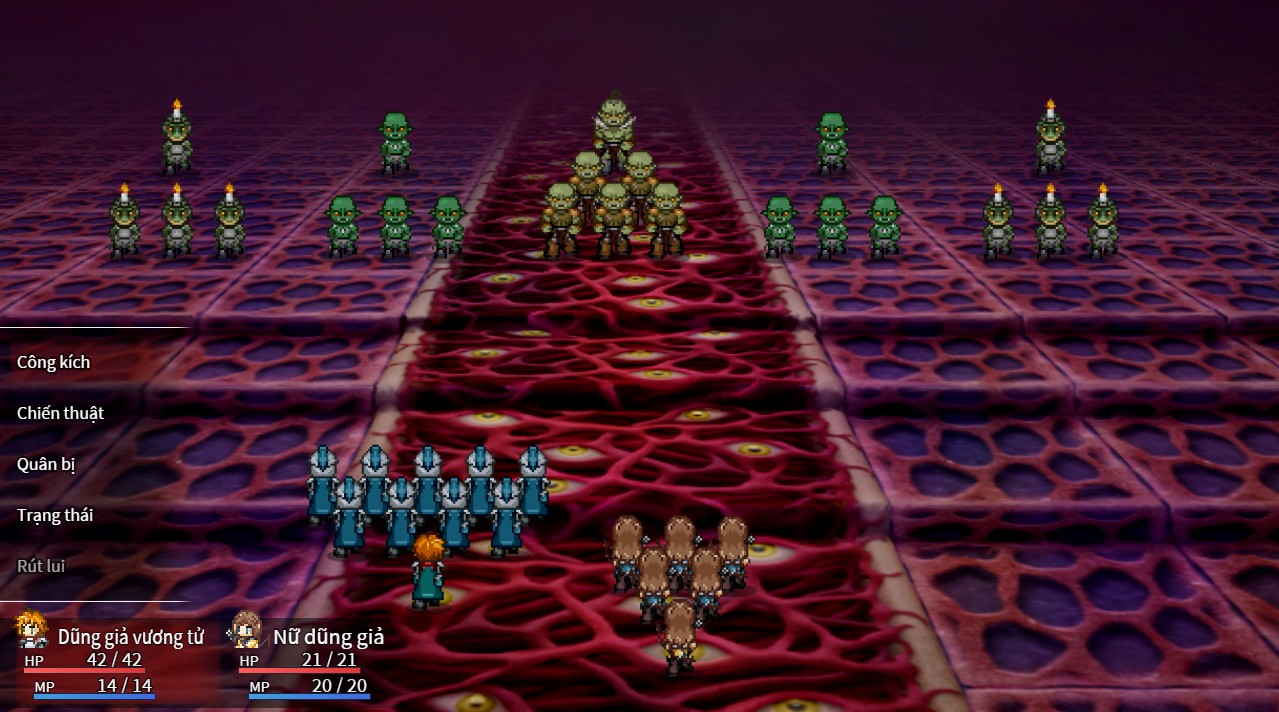
Task: Choose the Quân bị option
Action: (47, 464)
